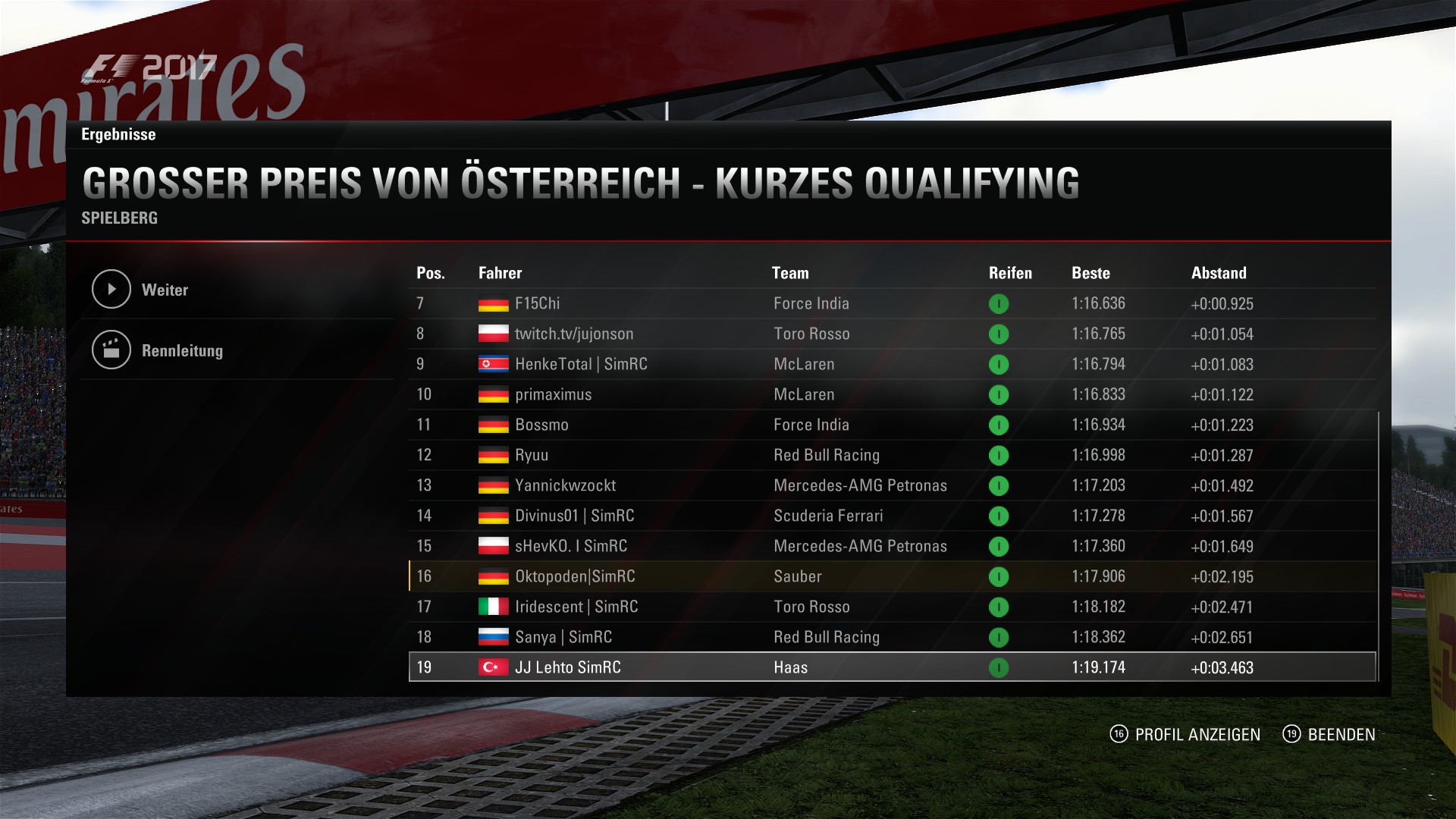Select the Weiter menu option

(165, 290)
